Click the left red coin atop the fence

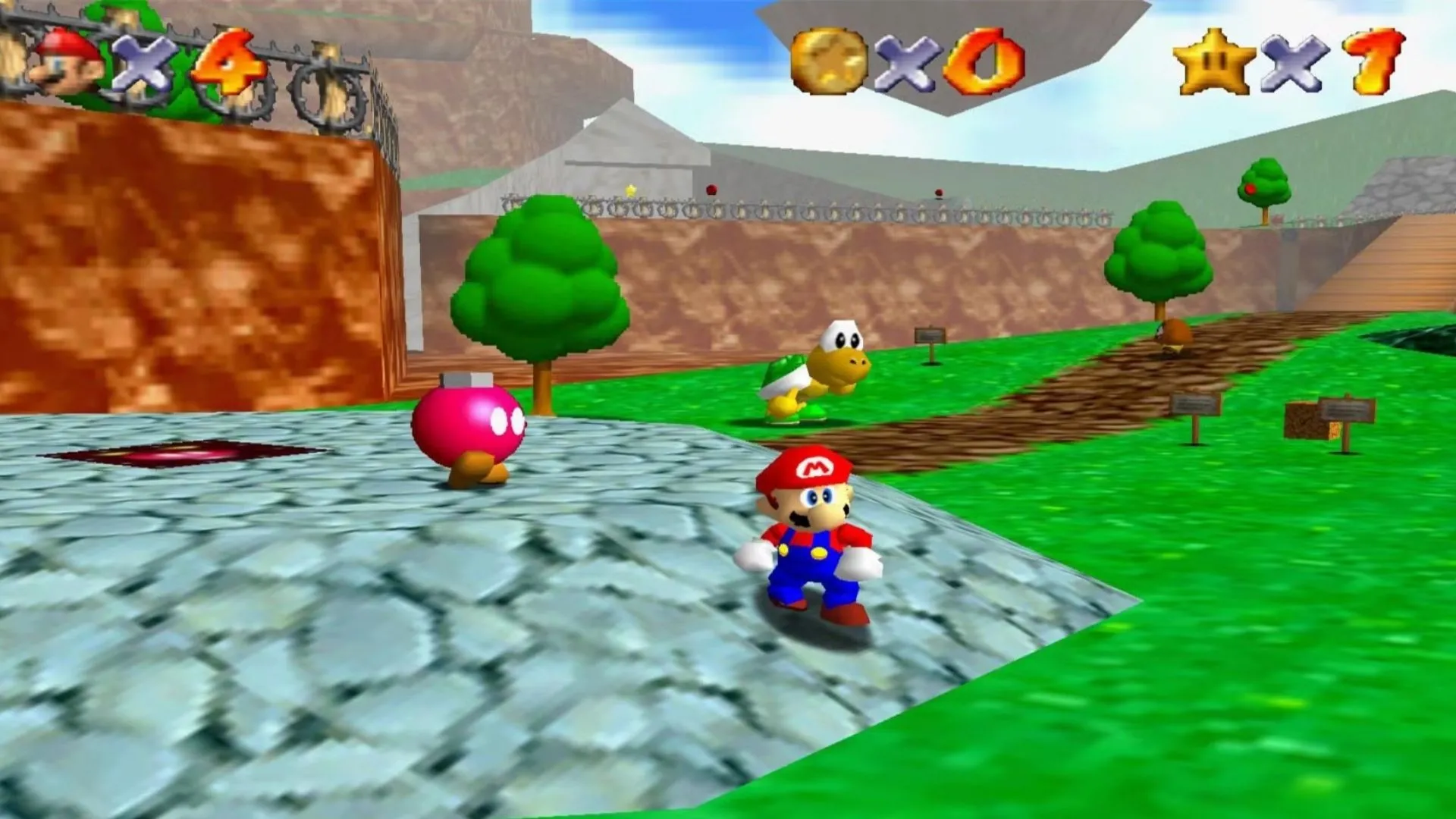coord(711,190)
